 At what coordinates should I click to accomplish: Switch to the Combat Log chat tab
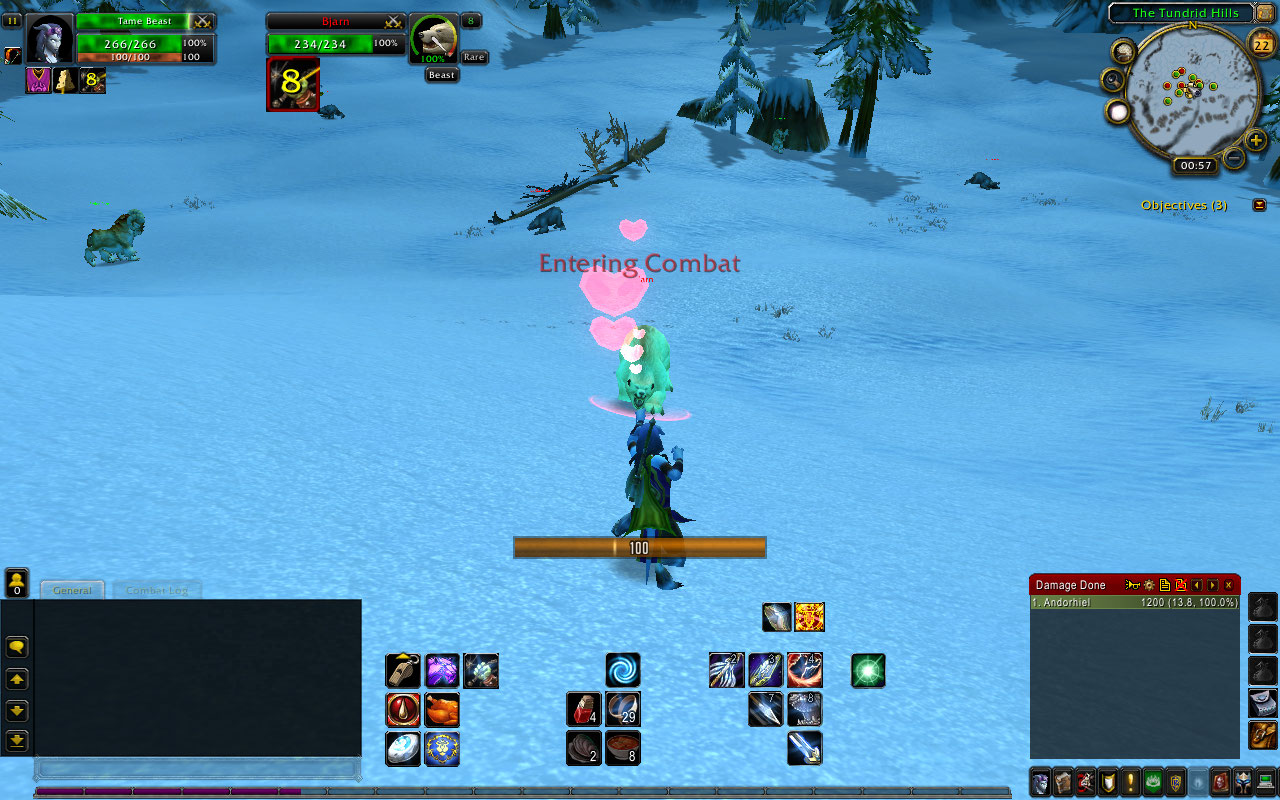156,590
